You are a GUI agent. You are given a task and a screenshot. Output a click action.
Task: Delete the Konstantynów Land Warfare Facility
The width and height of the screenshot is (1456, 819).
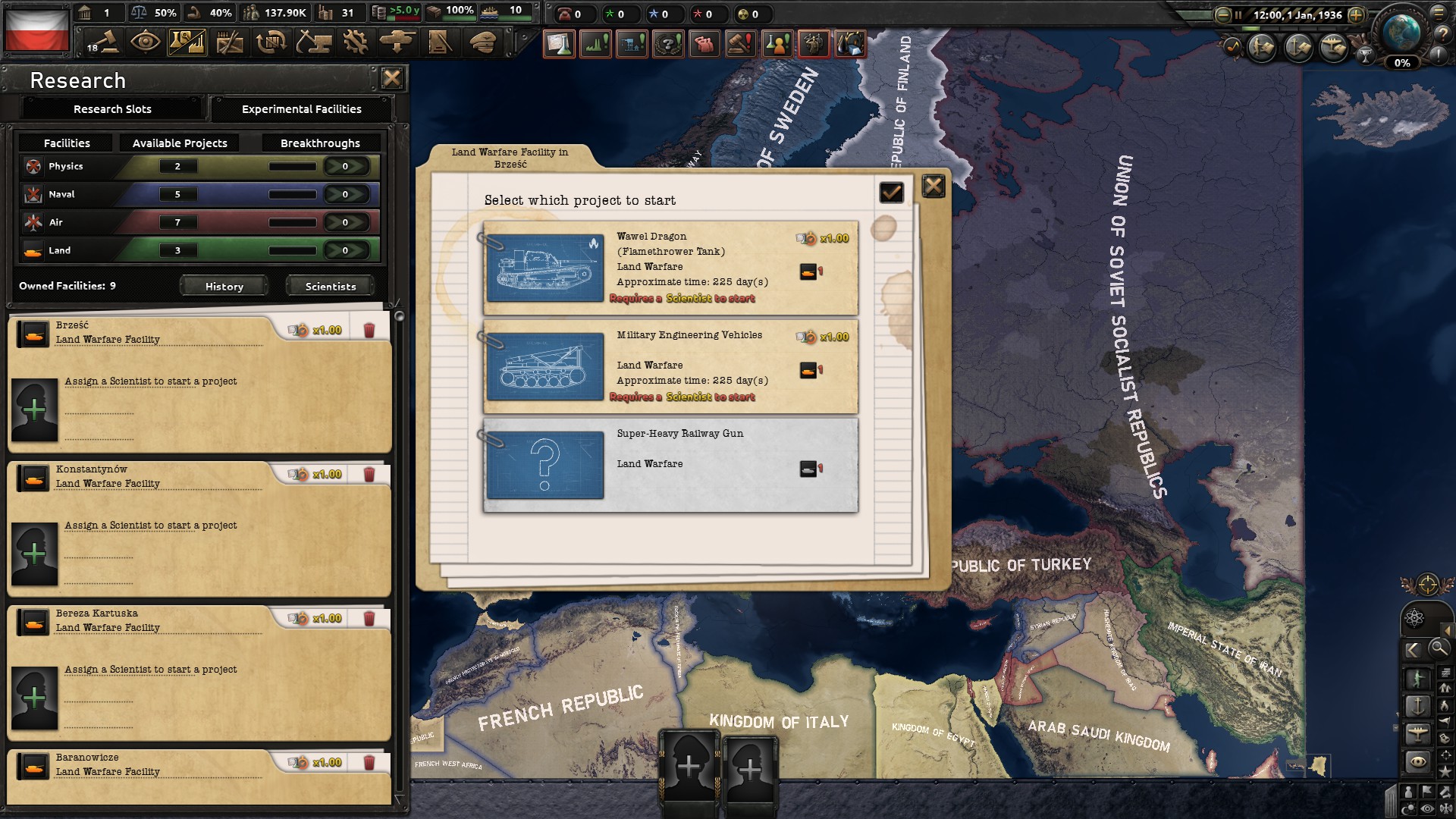coord(369,475)
